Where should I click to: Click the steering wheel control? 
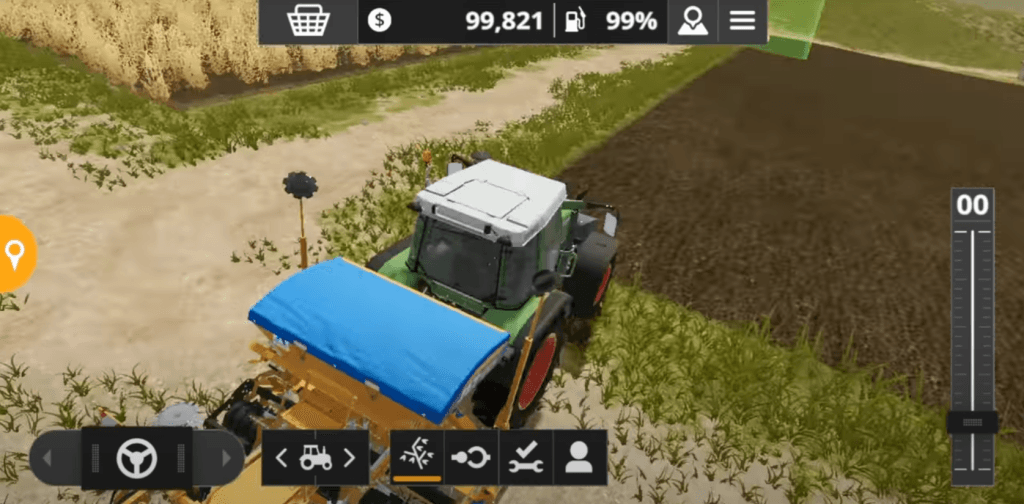pyautogui.click(x=136, y=458)
